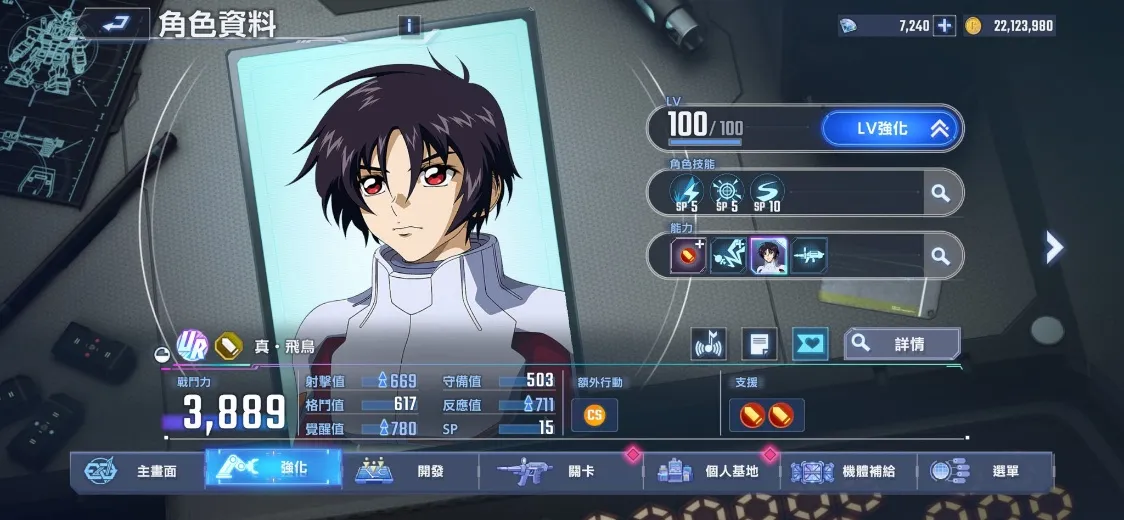
Task: Show the next character with the right arrow
Action: (x=1054, y=246)
